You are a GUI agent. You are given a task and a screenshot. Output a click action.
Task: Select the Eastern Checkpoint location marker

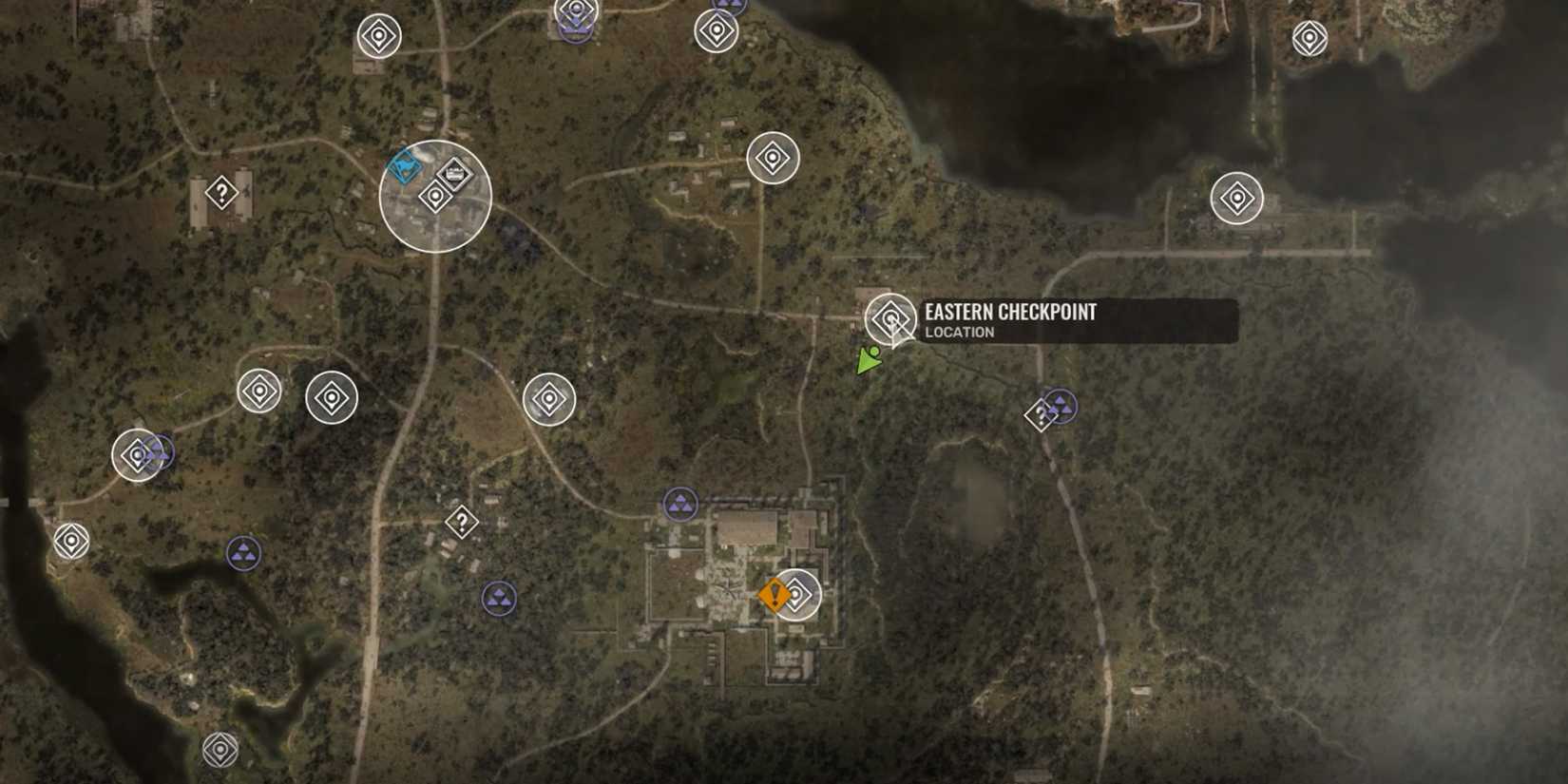(x=889, y=317)
